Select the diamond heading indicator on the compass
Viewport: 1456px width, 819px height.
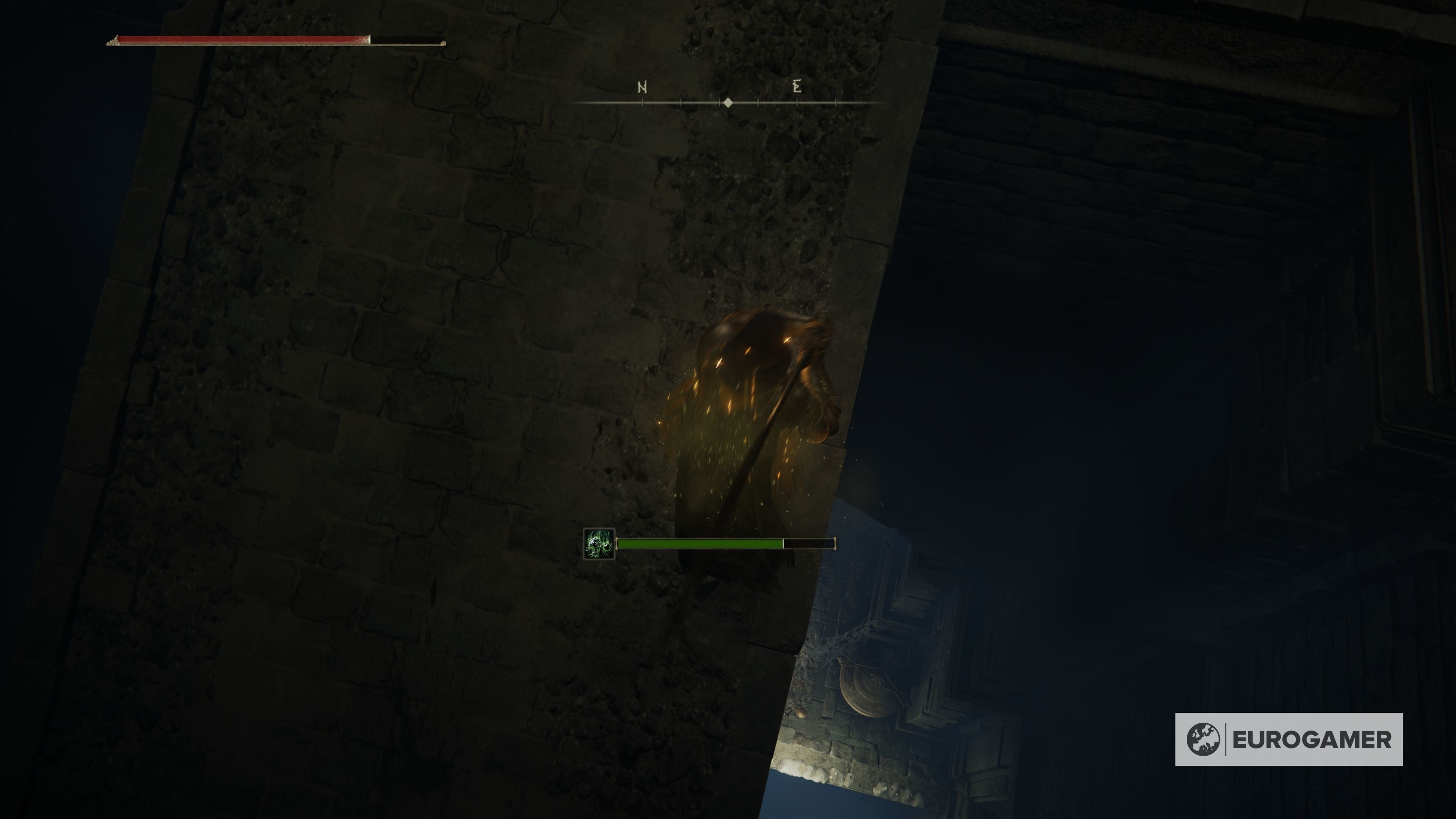point(728,102)
